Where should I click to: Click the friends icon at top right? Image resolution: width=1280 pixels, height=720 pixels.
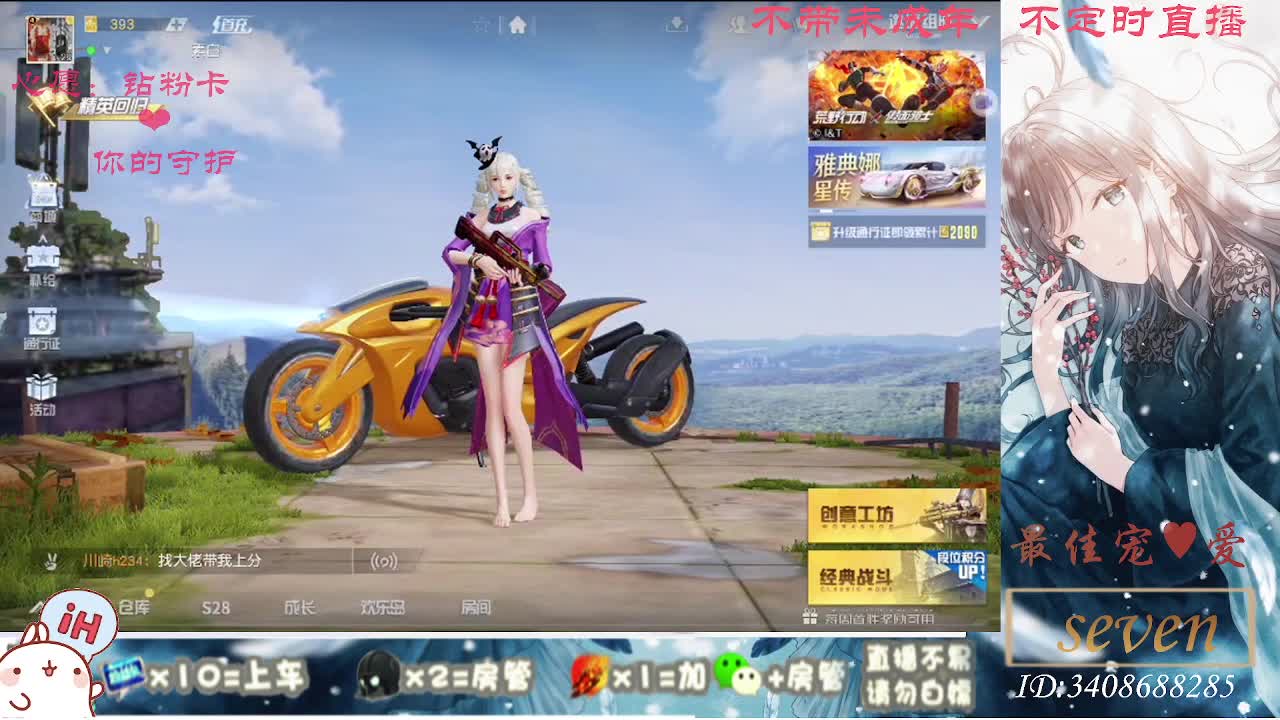point(740,25)
